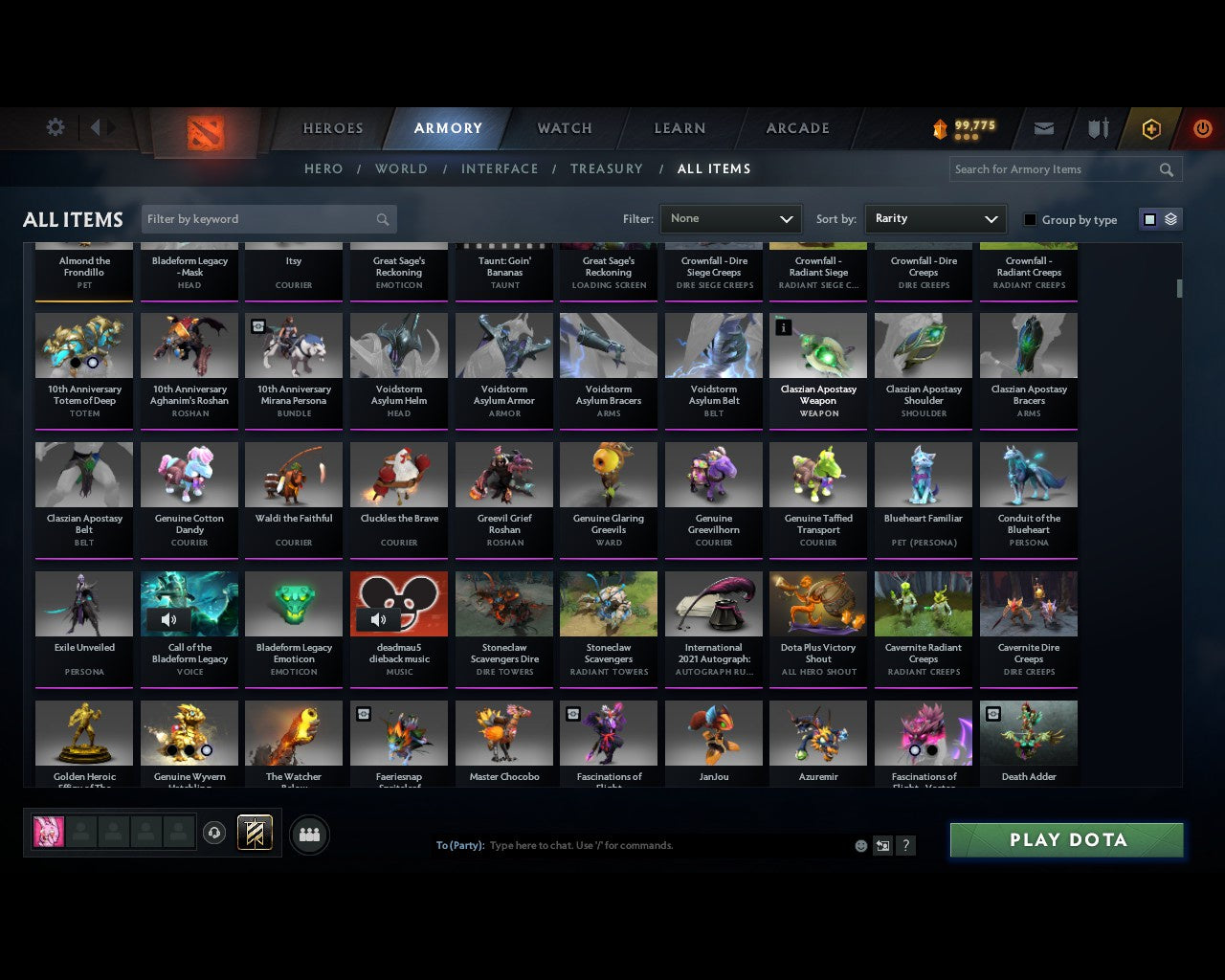Click the guild banner icon near party slots
This screenshot has height=980, width=1225.
pyautogui.click(x=255, y=833)
